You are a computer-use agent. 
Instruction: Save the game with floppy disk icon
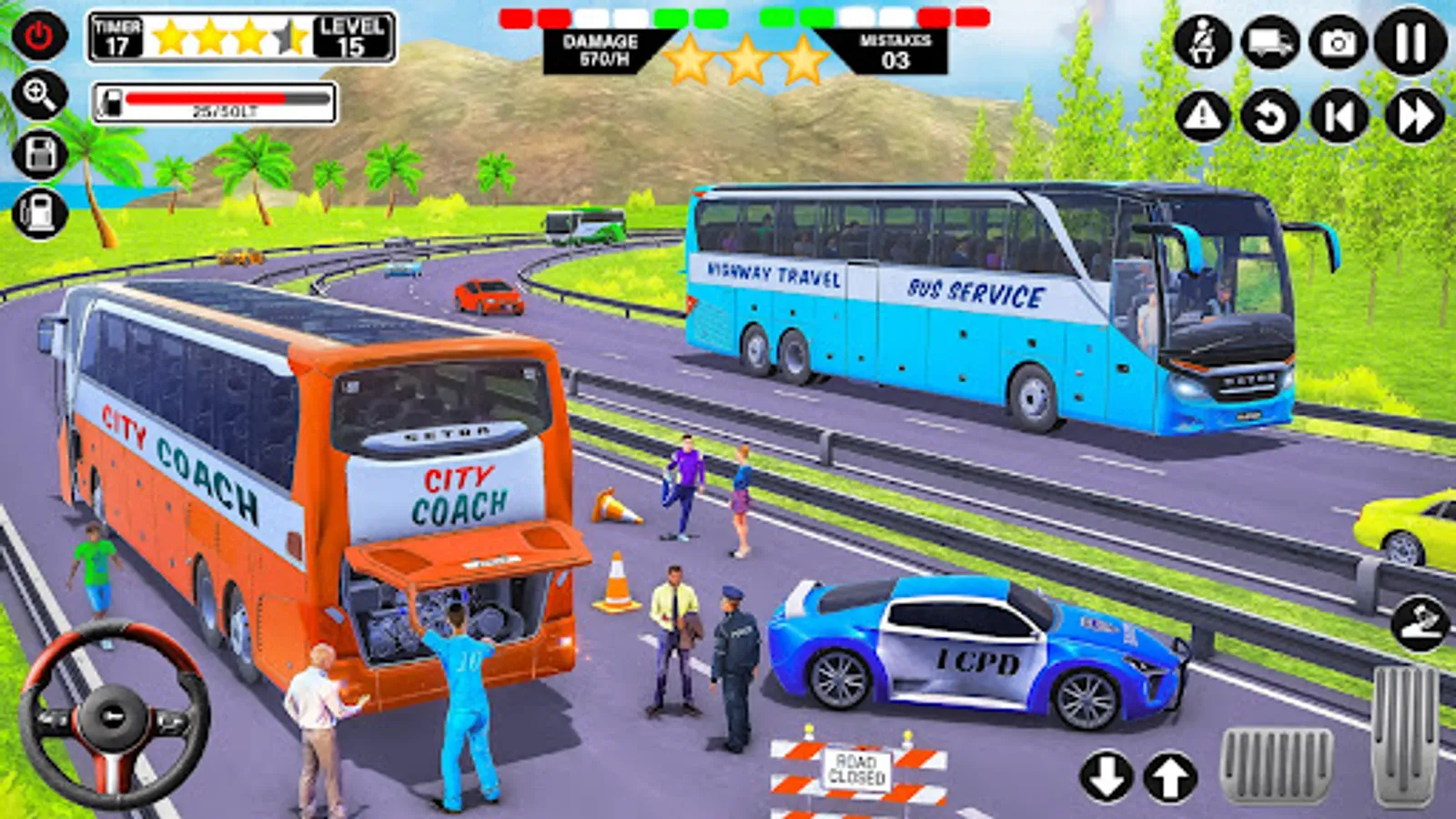click(x=39, y=154)
